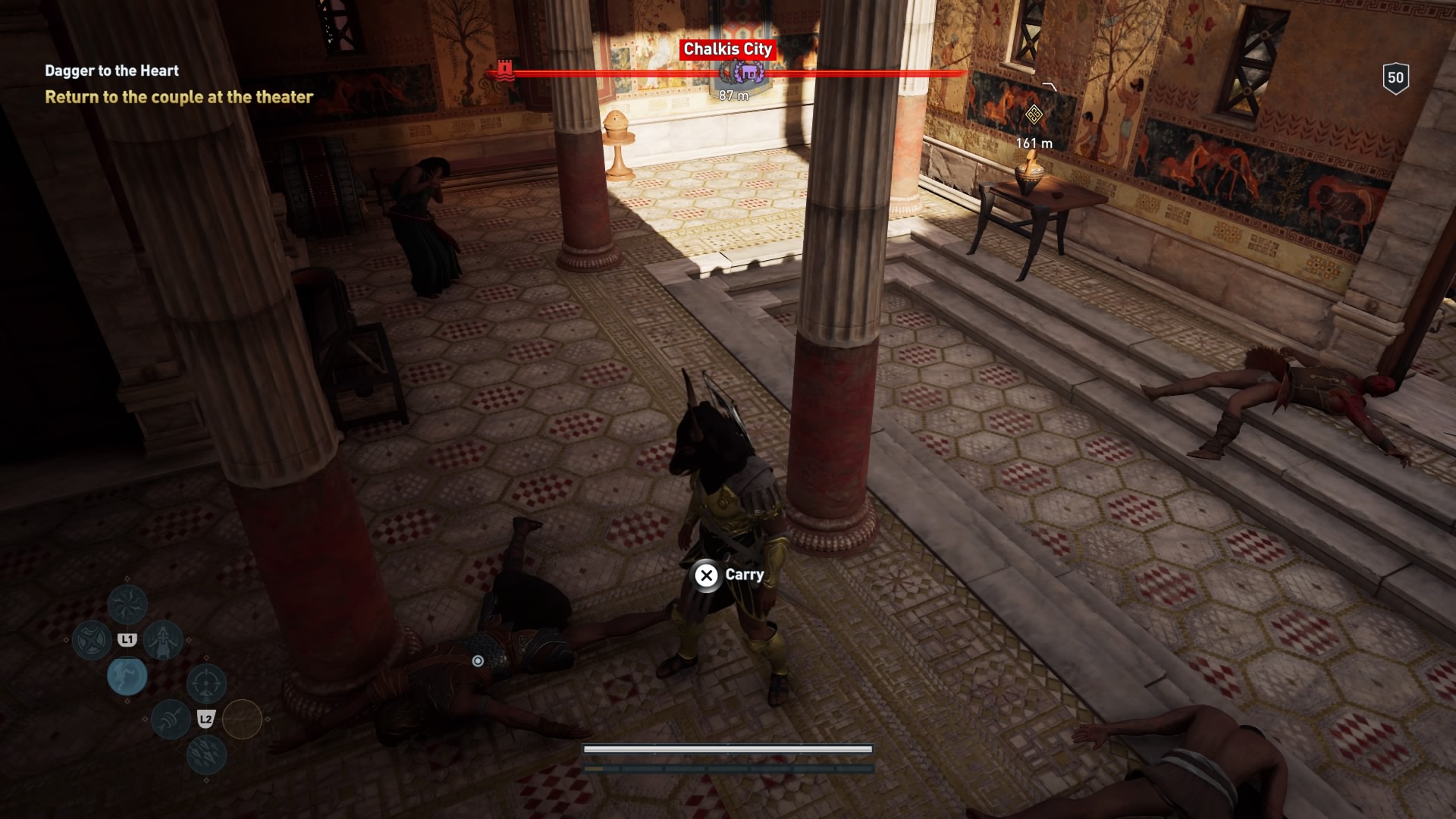
Task: Click the topmost whirlwind ability icon
Action: pos(127,605)
